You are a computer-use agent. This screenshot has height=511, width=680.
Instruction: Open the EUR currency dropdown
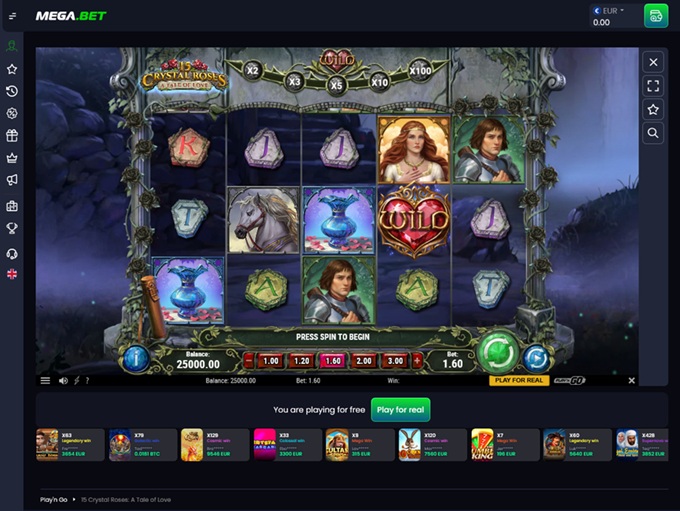point(609,11)
